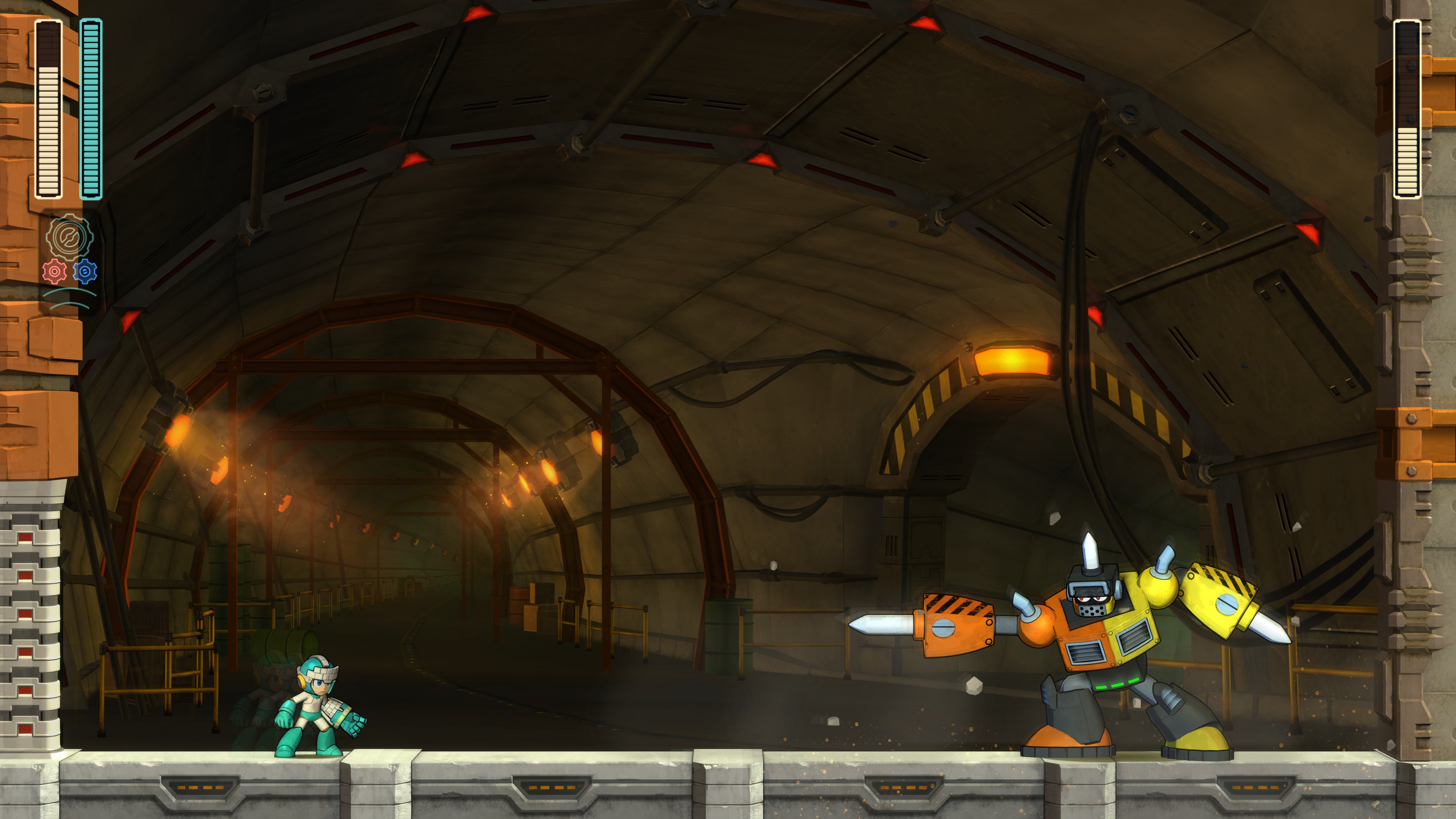Click the large Double Gear gauge
This screenshot has width=1456, height=819.
[x=69, y=237]
